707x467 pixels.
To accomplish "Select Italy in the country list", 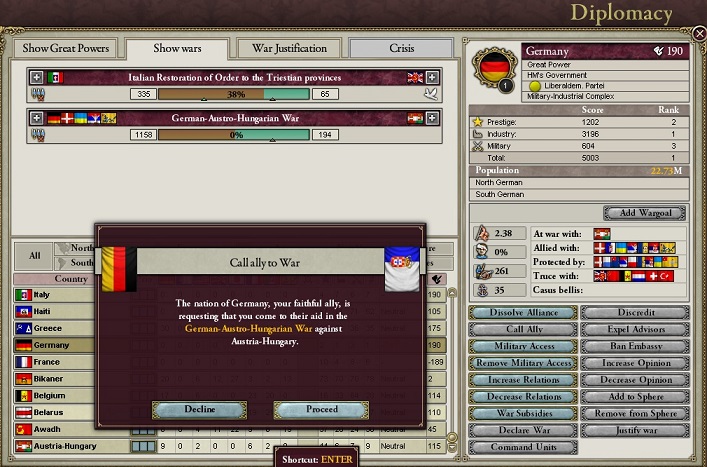I will click(42, 295).
